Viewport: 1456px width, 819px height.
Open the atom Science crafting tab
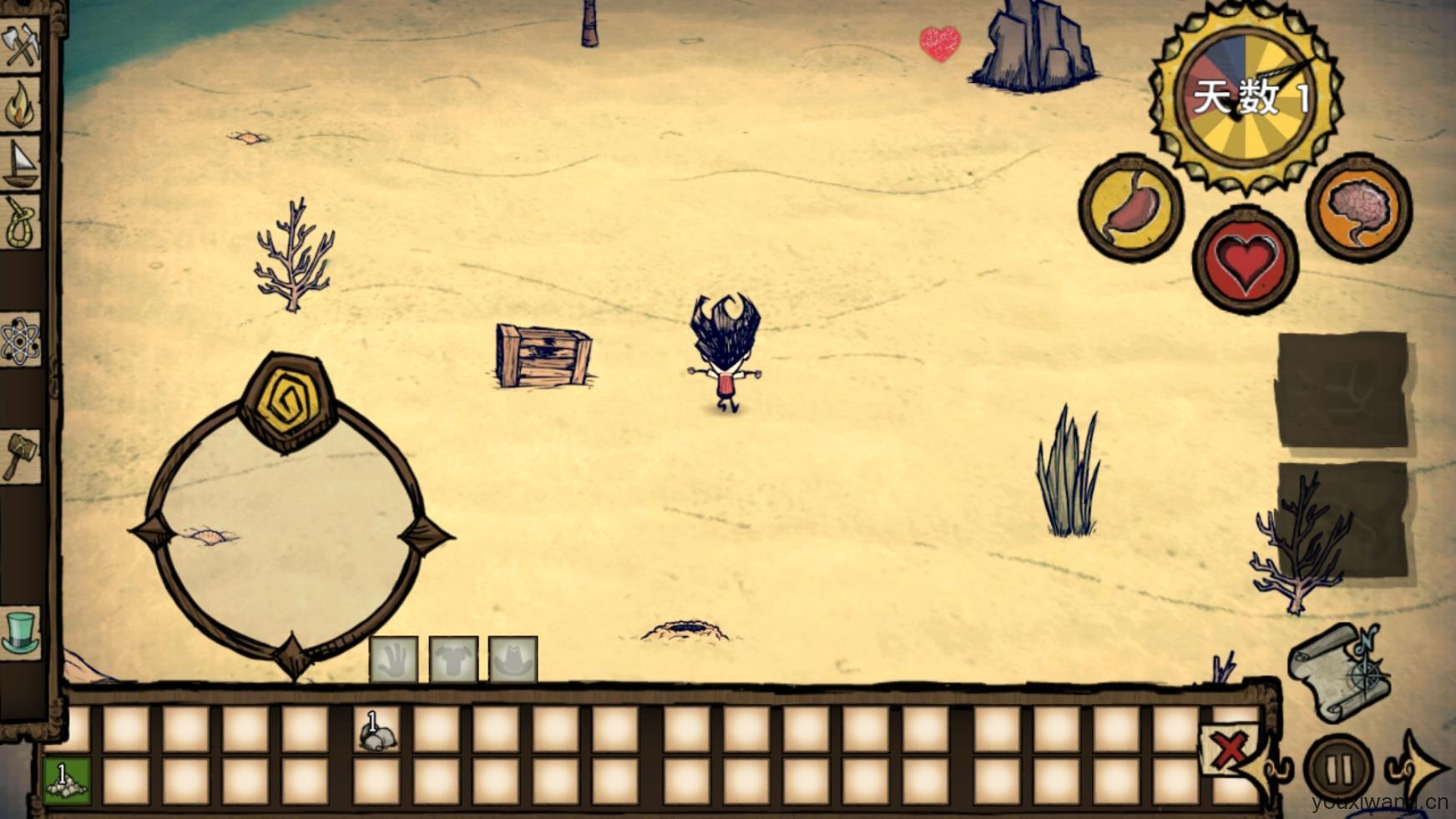click(21, 341)
